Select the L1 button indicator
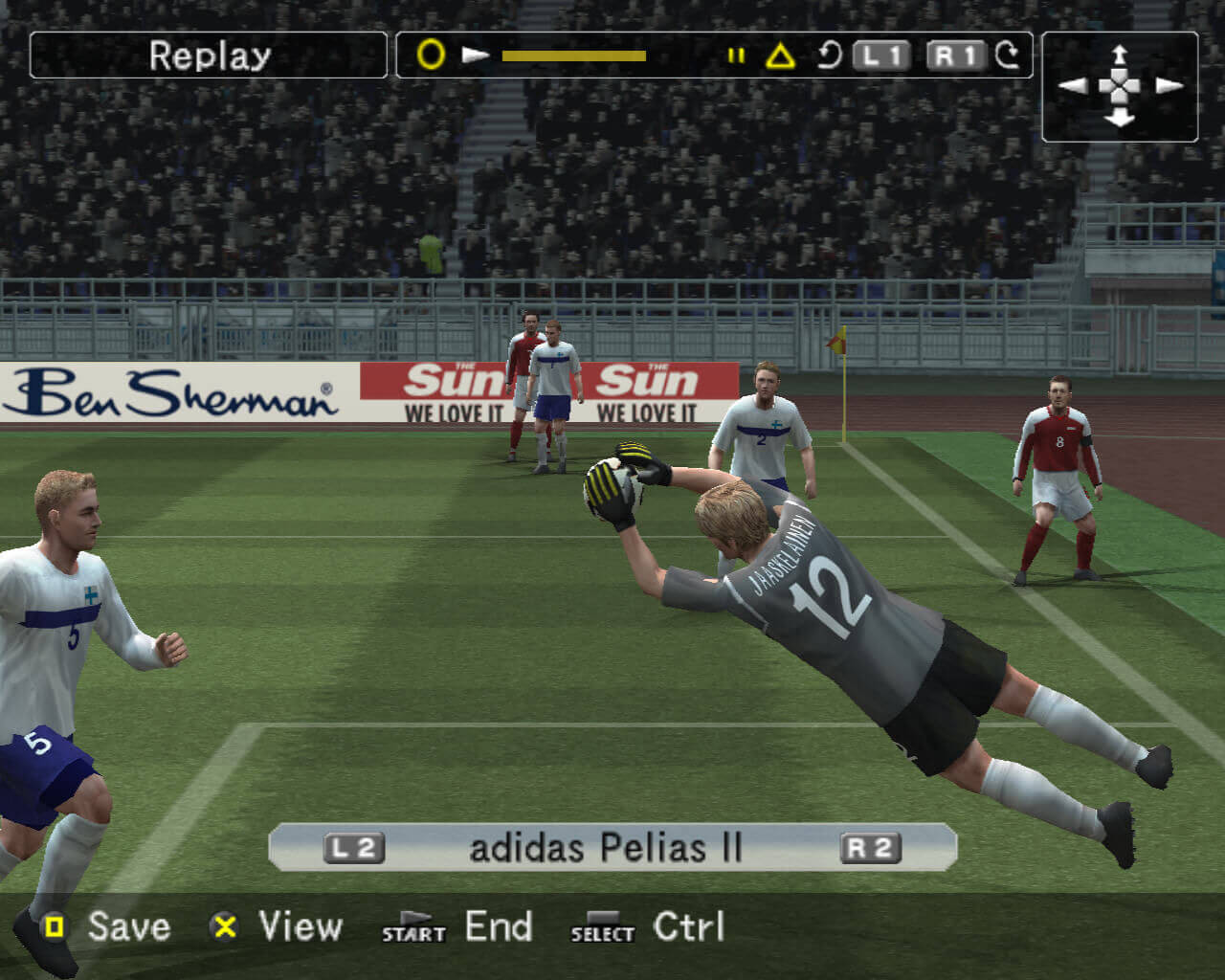Screen dimensions: 1225x980 point(880,56)
